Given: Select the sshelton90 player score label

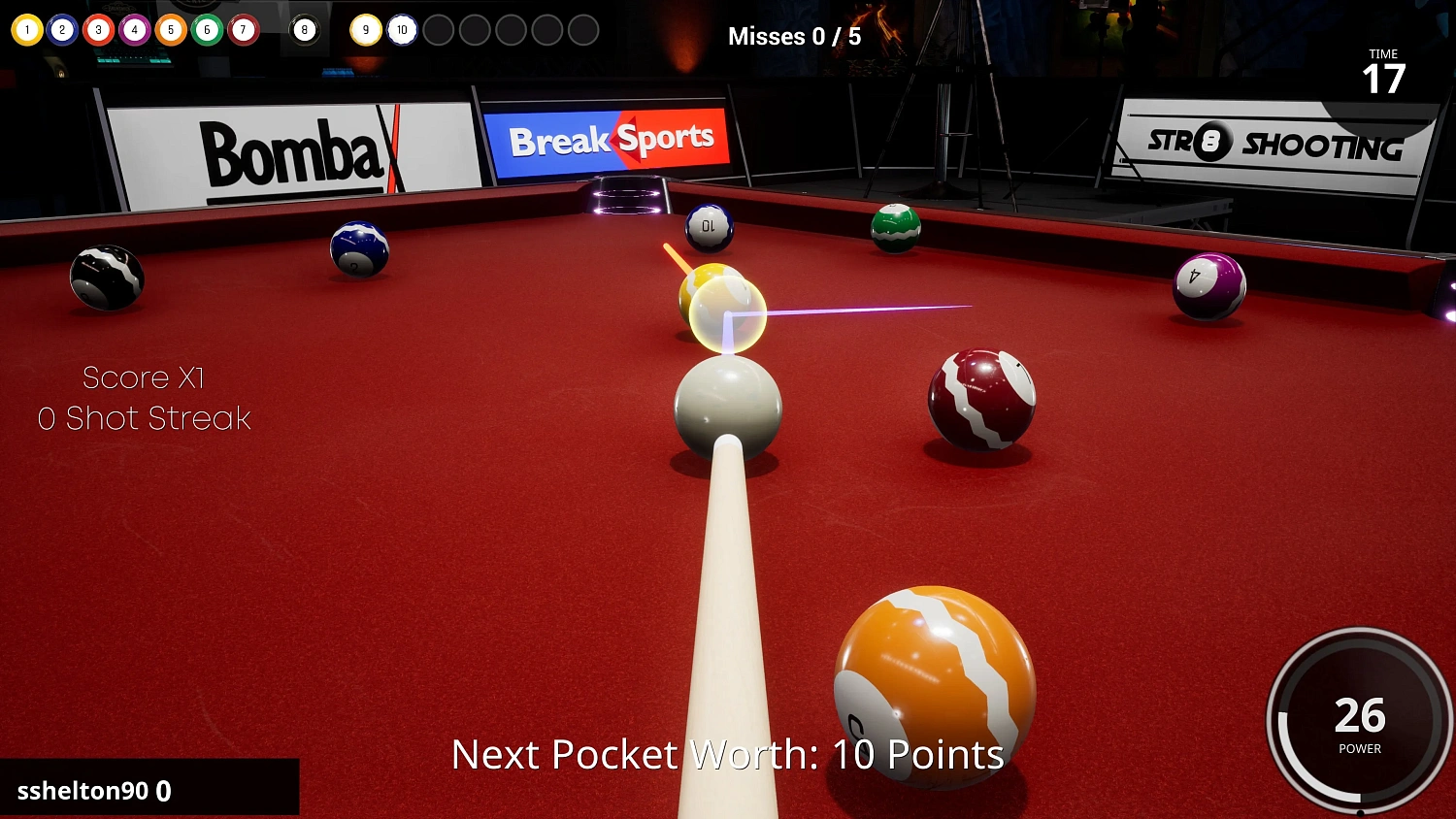Looking at the screenshot, I should click(x=94, y=791).
